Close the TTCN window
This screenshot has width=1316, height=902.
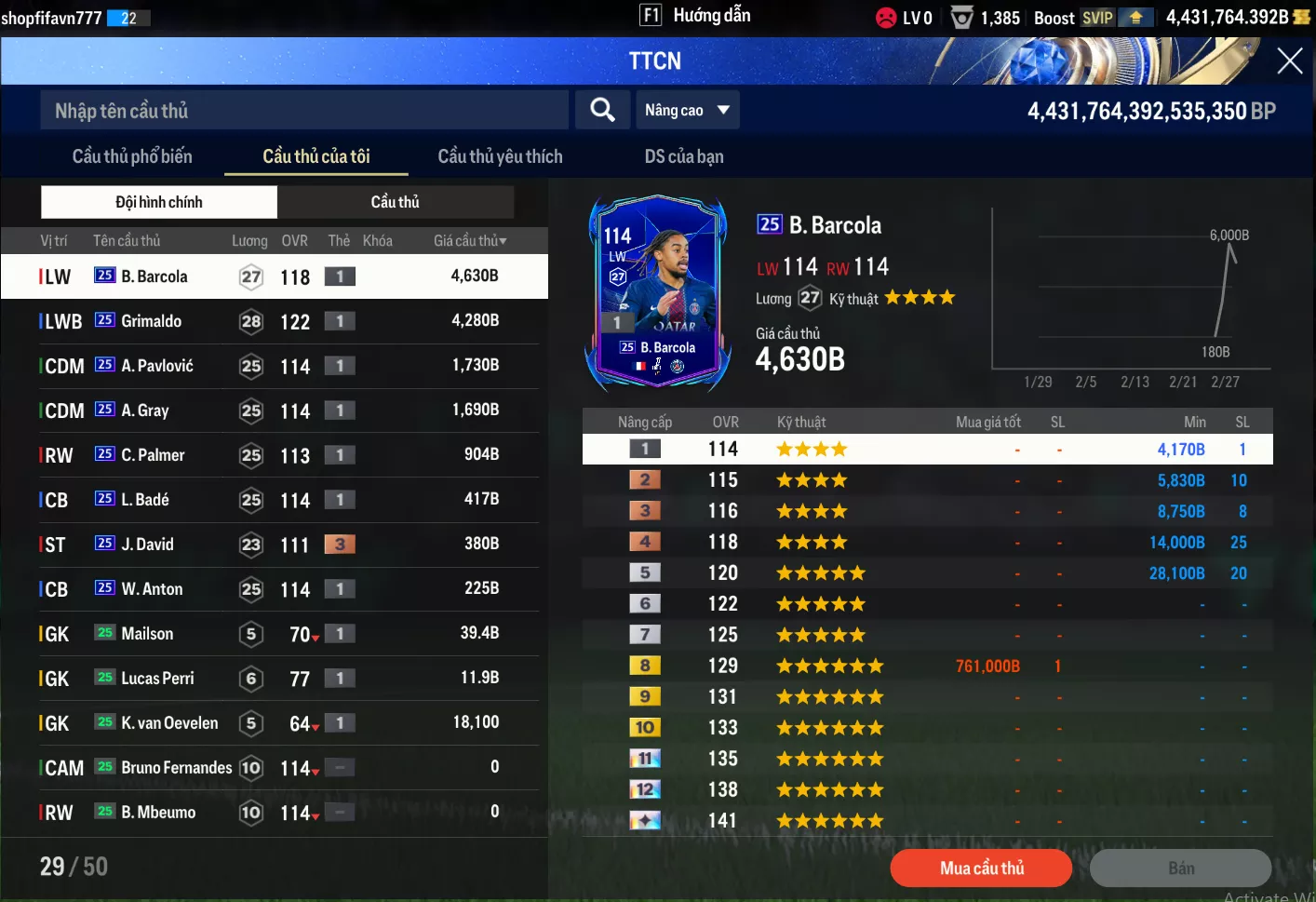click(x=1289, y=61)
